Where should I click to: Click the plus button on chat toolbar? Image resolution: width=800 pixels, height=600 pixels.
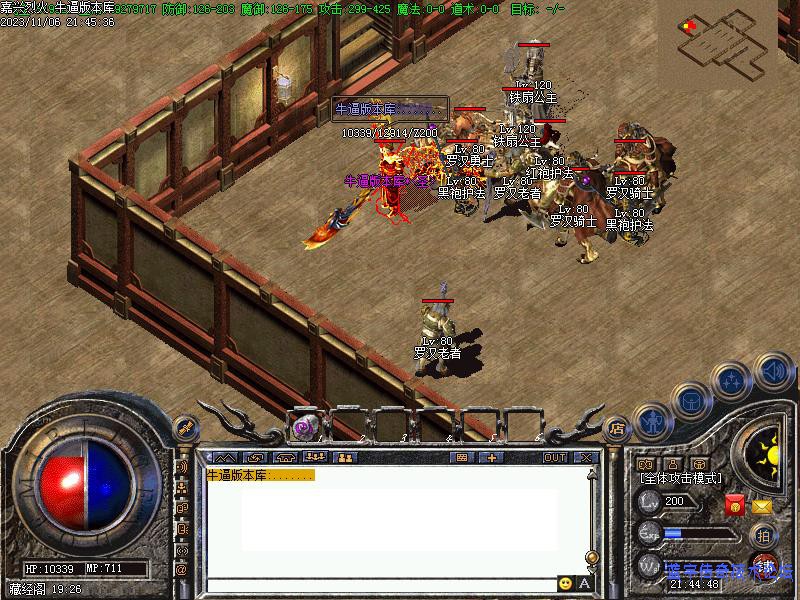click(492, 457)
